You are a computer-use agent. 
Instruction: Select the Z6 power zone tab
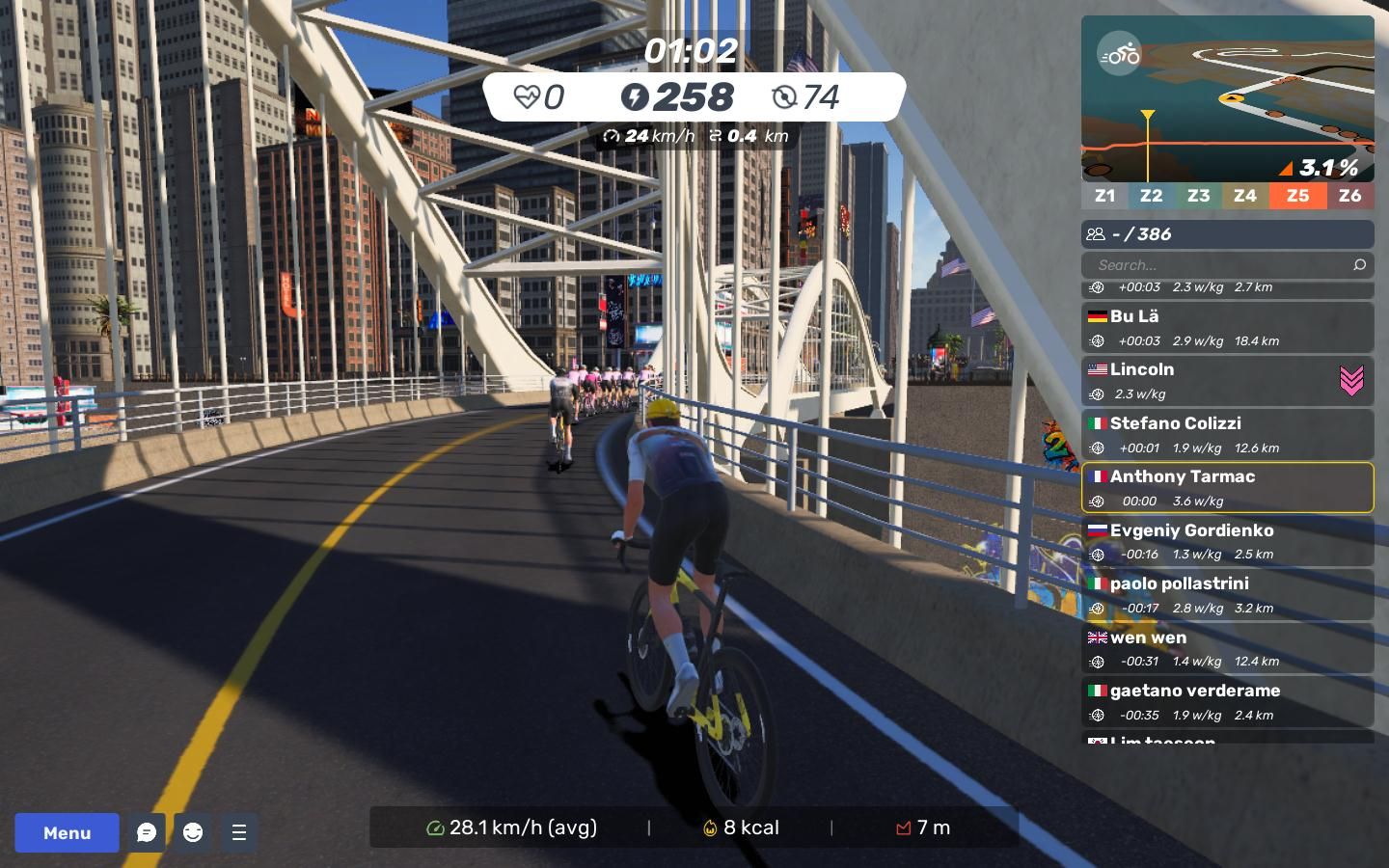pyautogui.click(x=1350, y=196)
